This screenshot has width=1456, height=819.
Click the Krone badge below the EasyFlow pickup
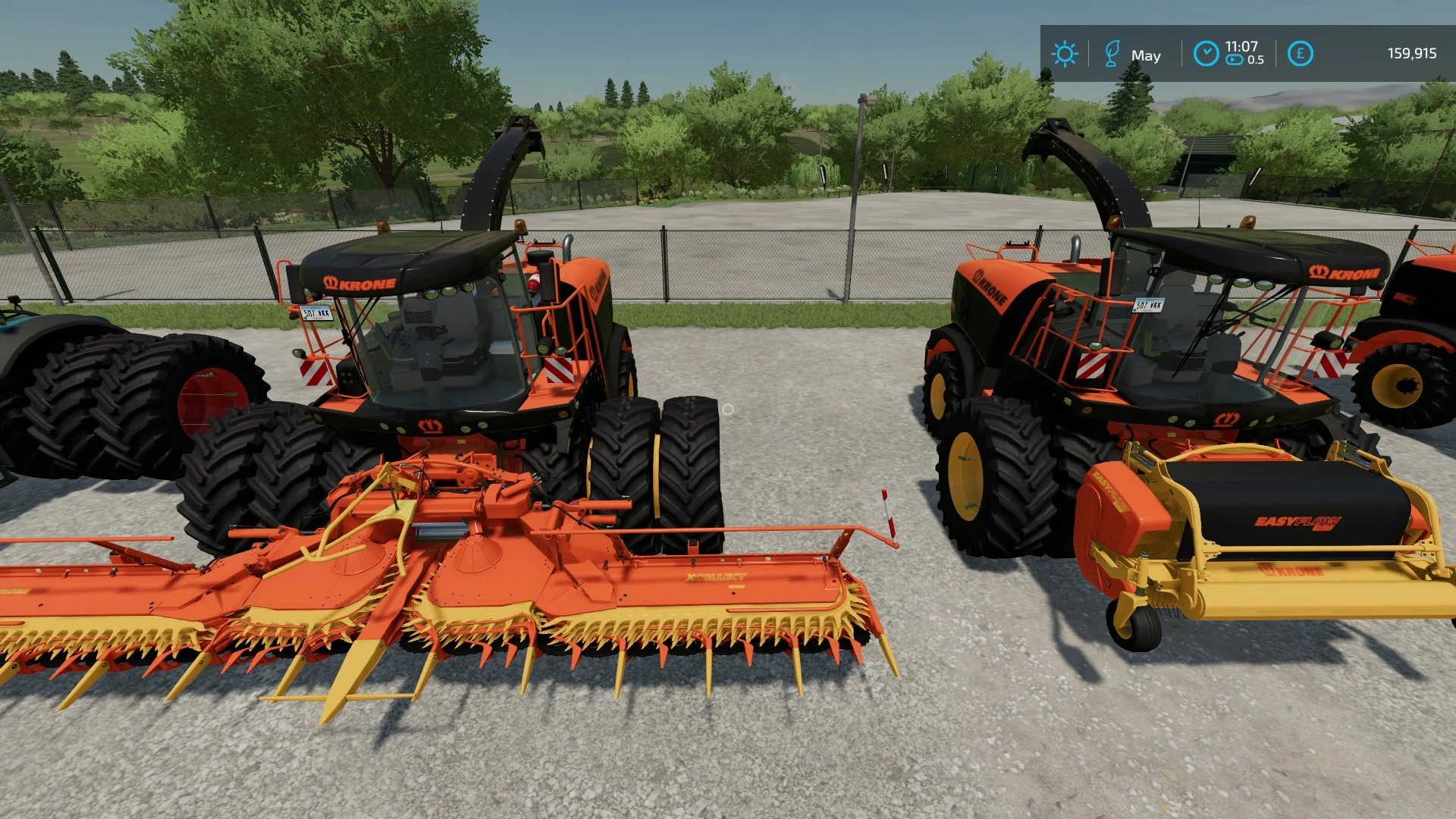[x=1291, y=571]
